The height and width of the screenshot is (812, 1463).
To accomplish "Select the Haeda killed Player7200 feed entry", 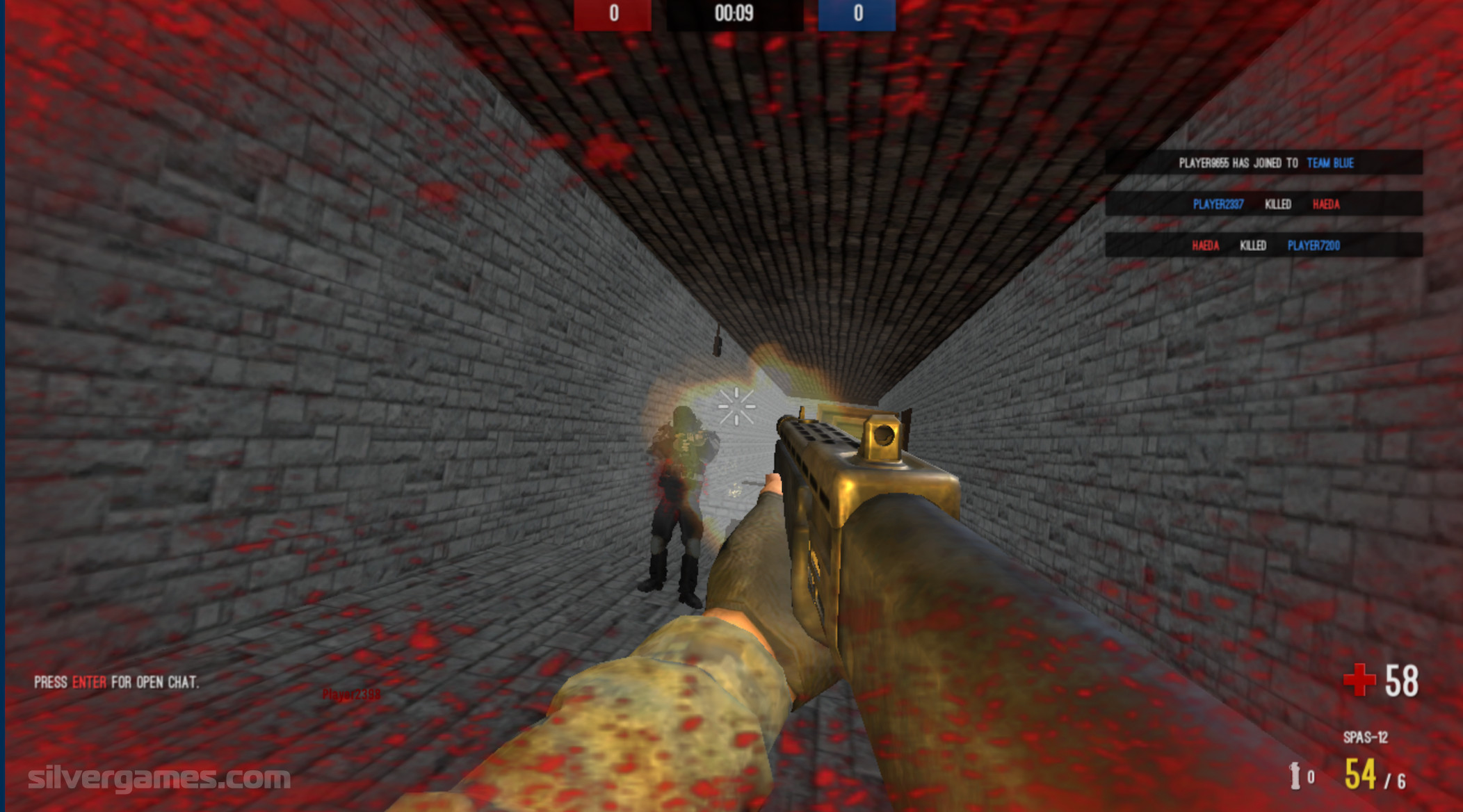I will (1264, 245).
